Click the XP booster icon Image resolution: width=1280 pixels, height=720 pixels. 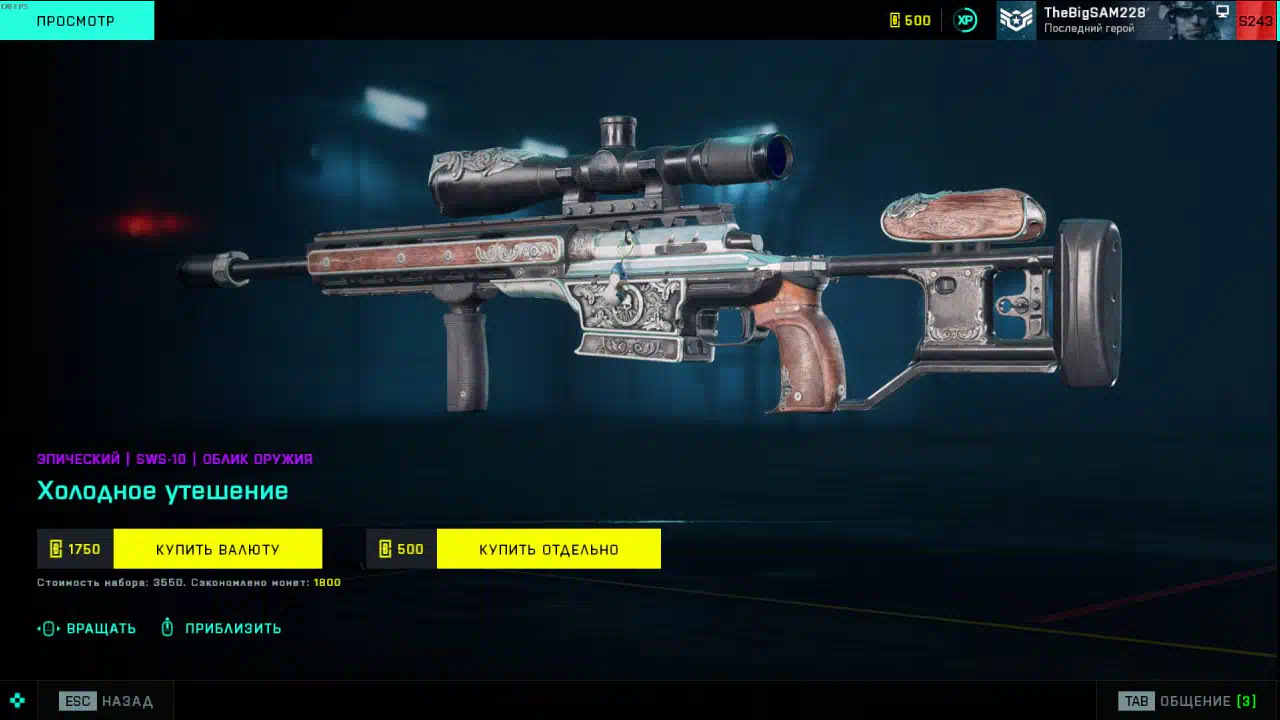click(x=965, y=20)
